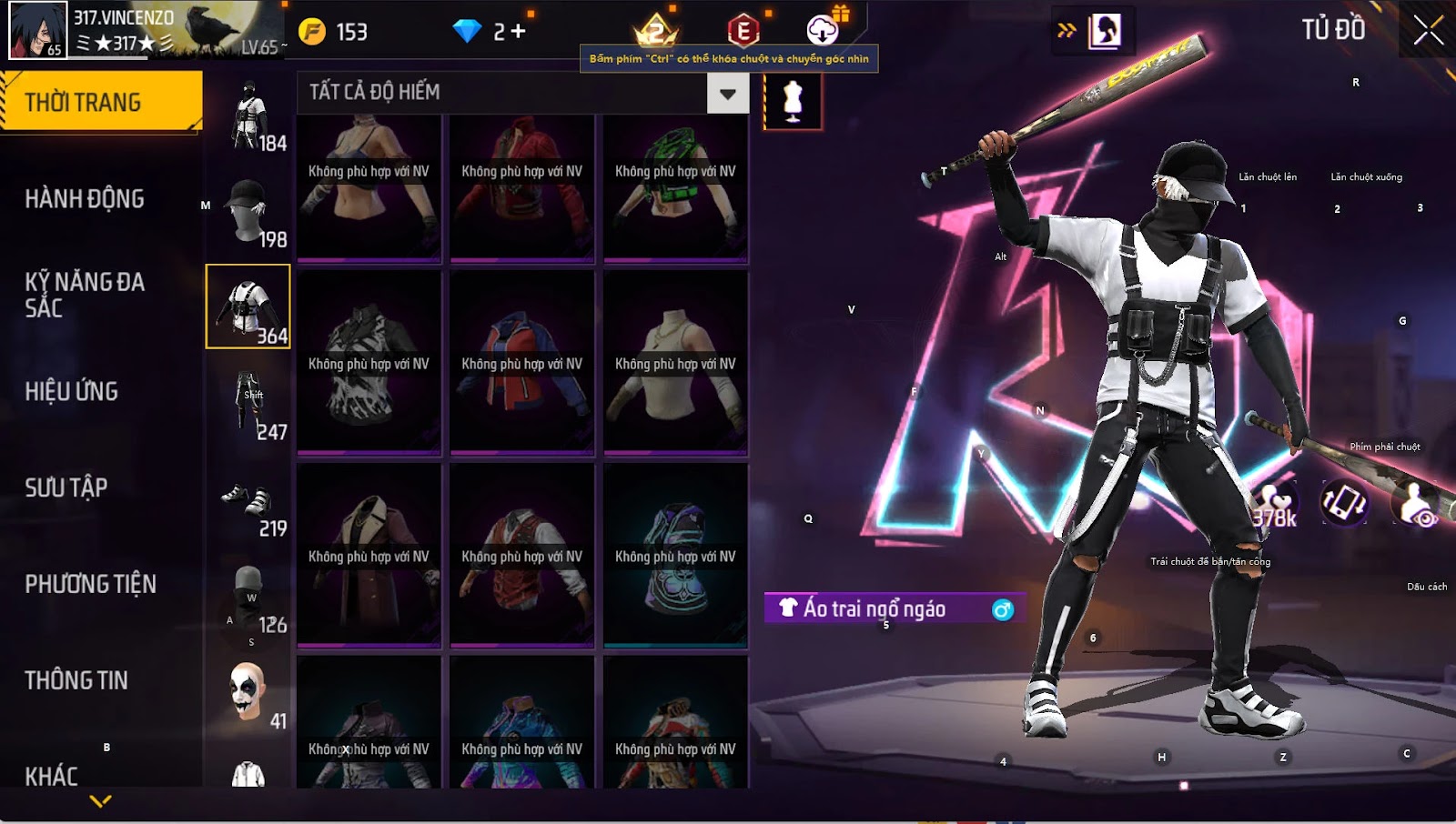Select the HIỆU ỨNG menu entry

pos(72,391)
